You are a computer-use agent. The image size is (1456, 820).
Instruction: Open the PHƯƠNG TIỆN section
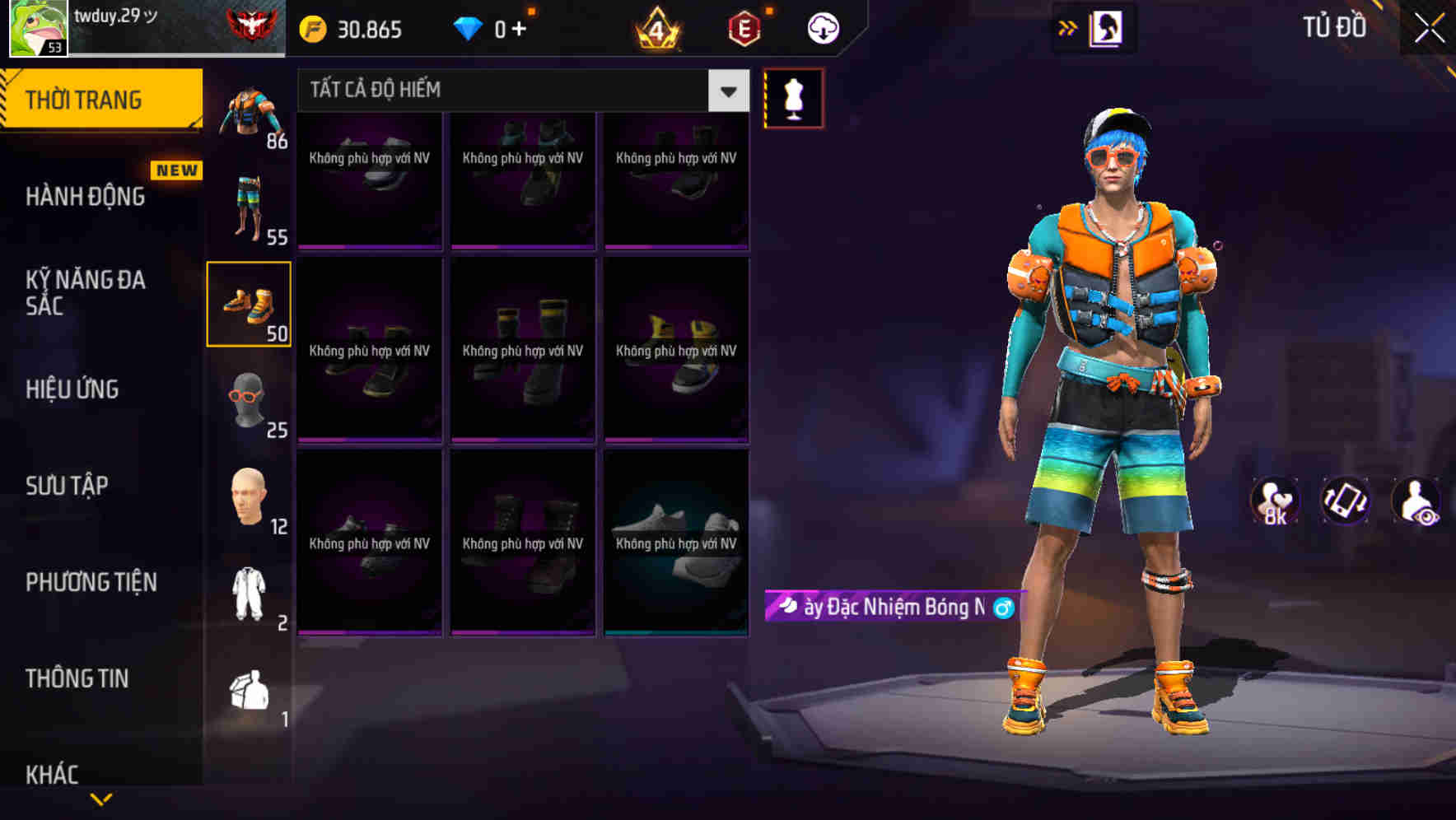(91, 581)
